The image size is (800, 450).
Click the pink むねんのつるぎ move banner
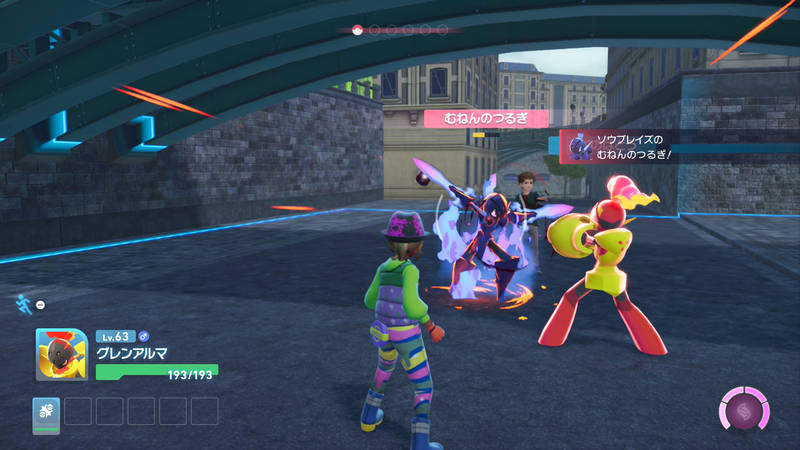(486, 118)
